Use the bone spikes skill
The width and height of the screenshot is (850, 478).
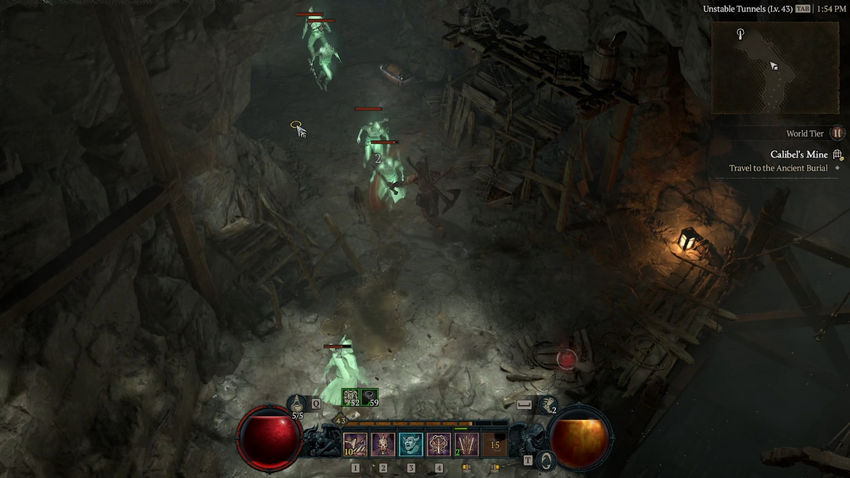click(466, 444)
